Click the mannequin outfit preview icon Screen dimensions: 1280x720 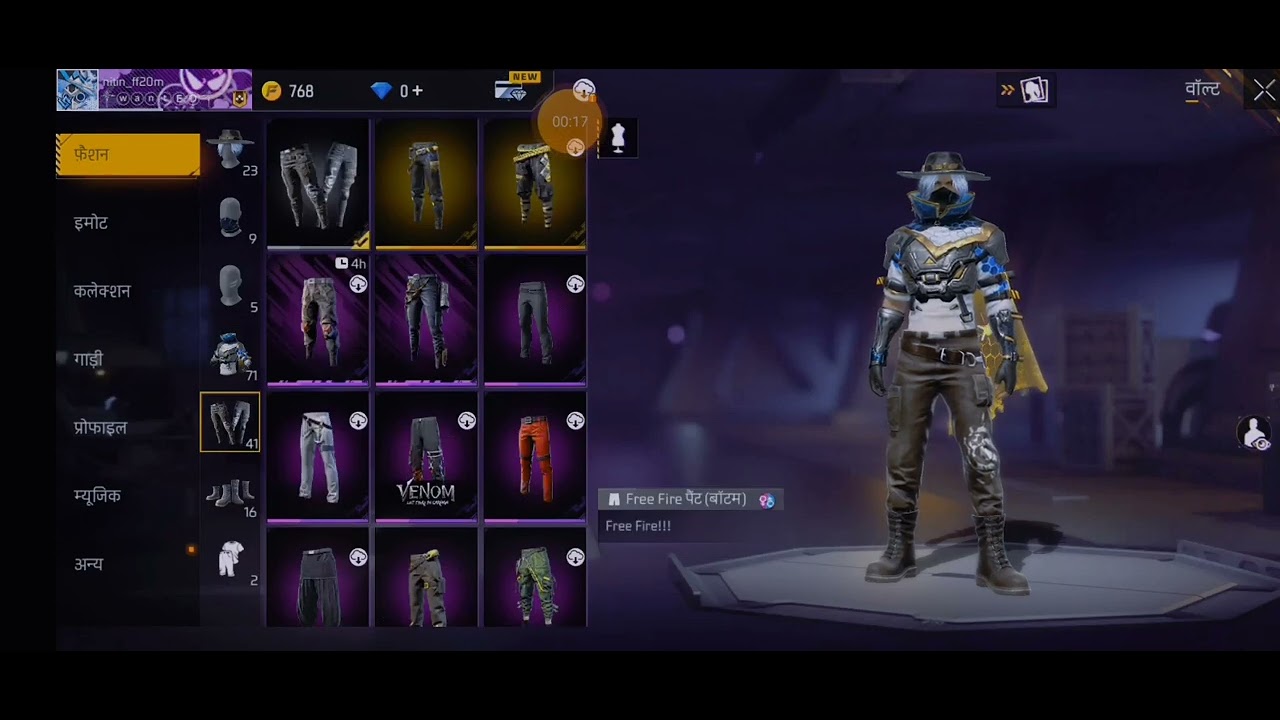(x=617, y=138)
